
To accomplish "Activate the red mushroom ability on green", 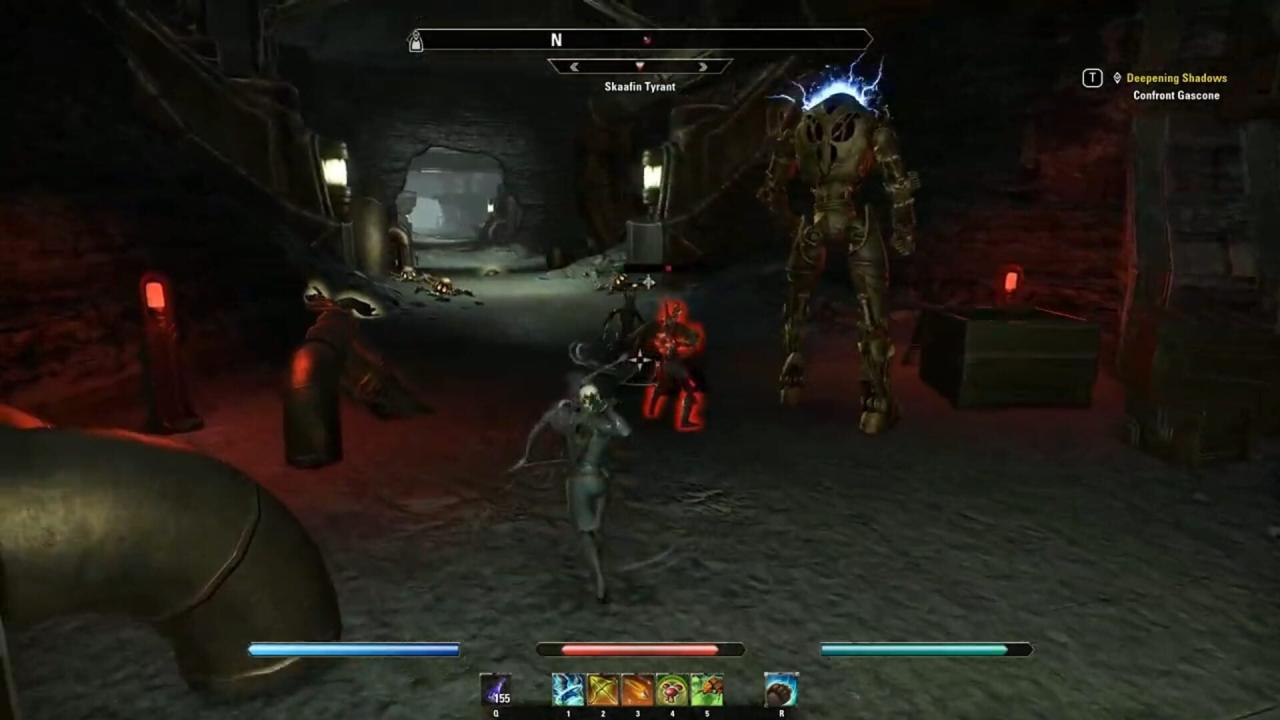I will pyautogui.click(x=672, y=690).
